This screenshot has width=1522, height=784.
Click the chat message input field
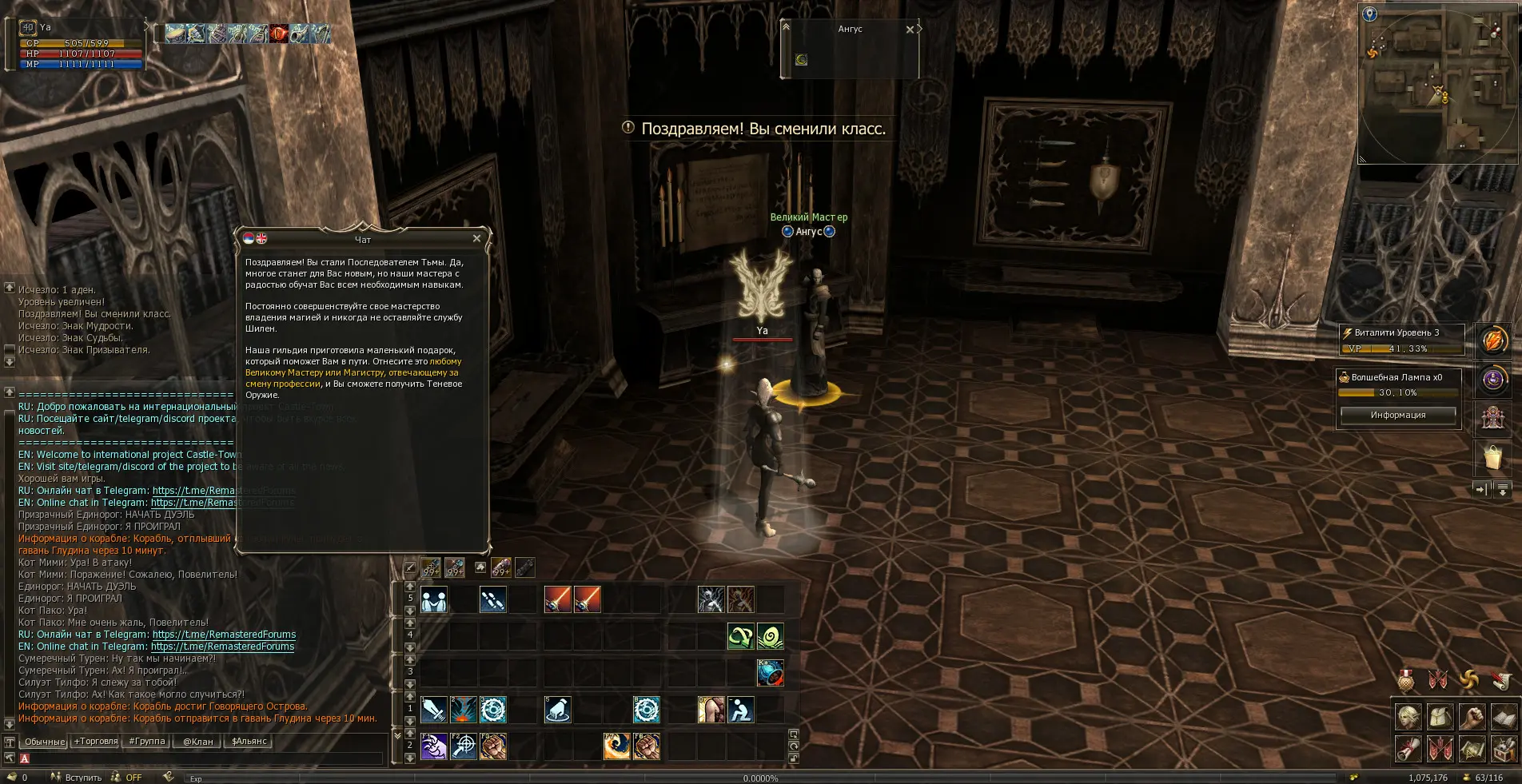(x=200, y=758)
